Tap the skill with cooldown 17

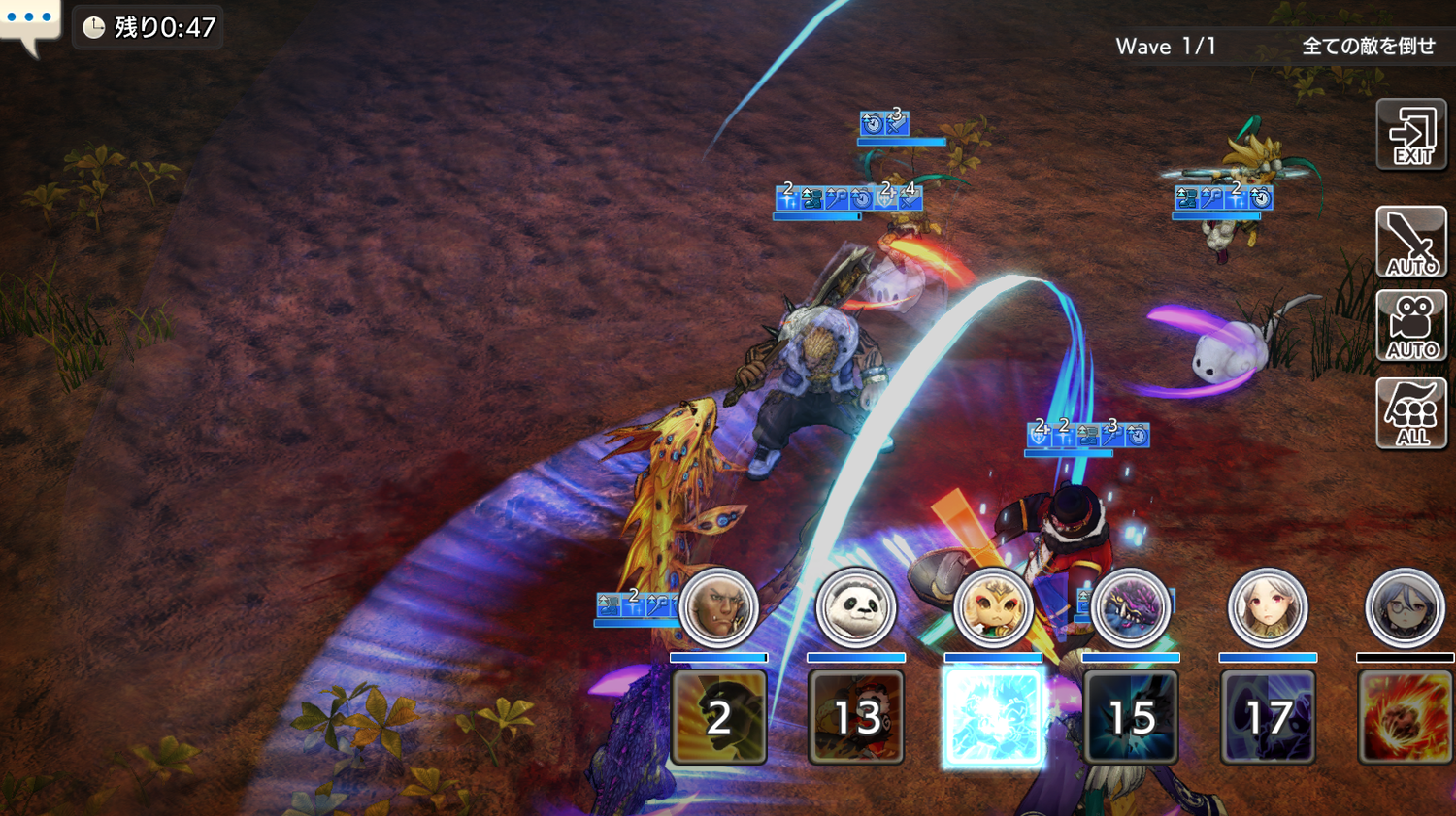(x=1268, y=717)
